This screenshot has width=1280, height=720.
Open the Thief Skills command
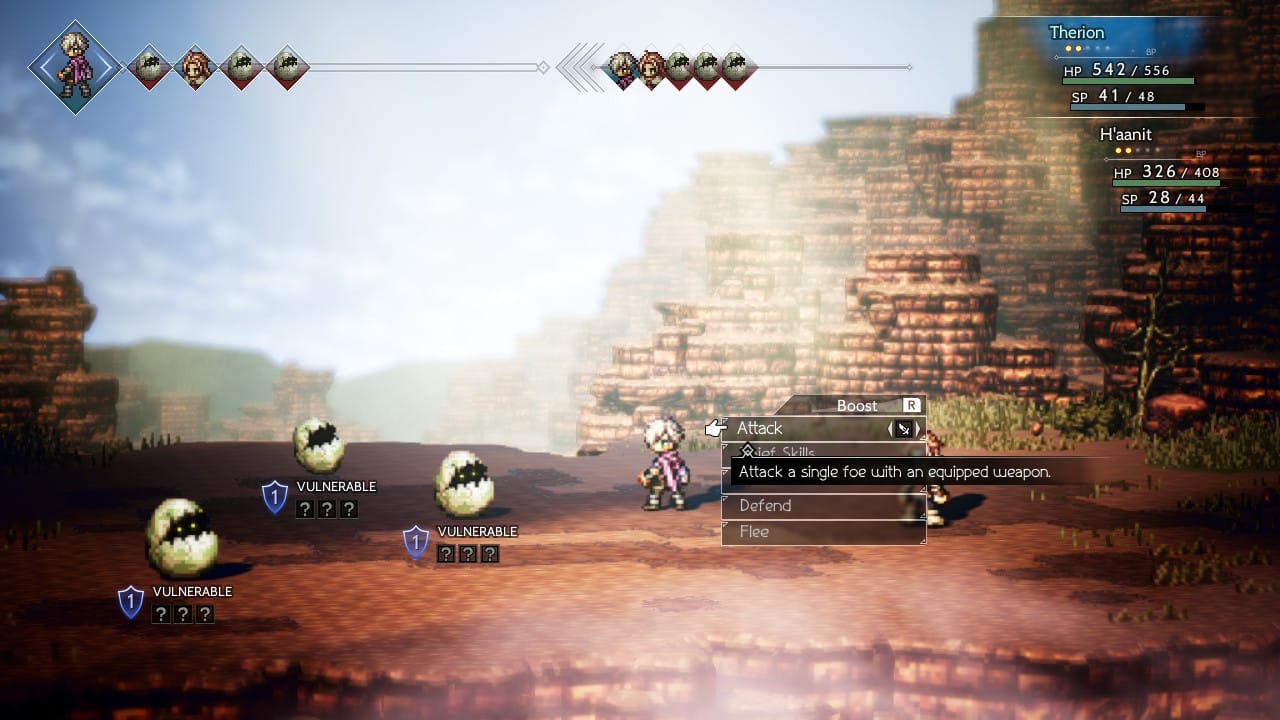point(790,452)
